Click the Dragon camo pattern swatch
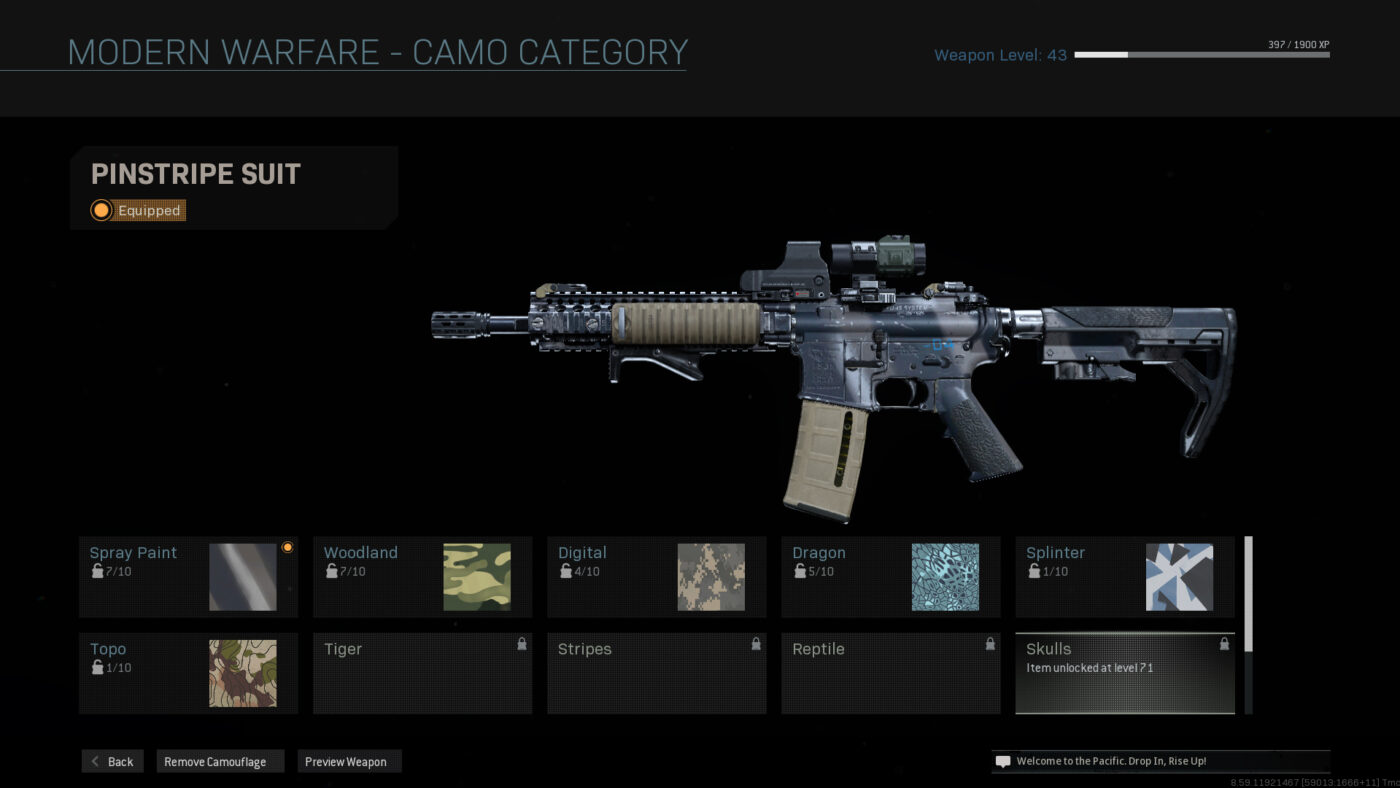Image resolution: width=1400 pixels, height=788 pixels. (946, 576)
